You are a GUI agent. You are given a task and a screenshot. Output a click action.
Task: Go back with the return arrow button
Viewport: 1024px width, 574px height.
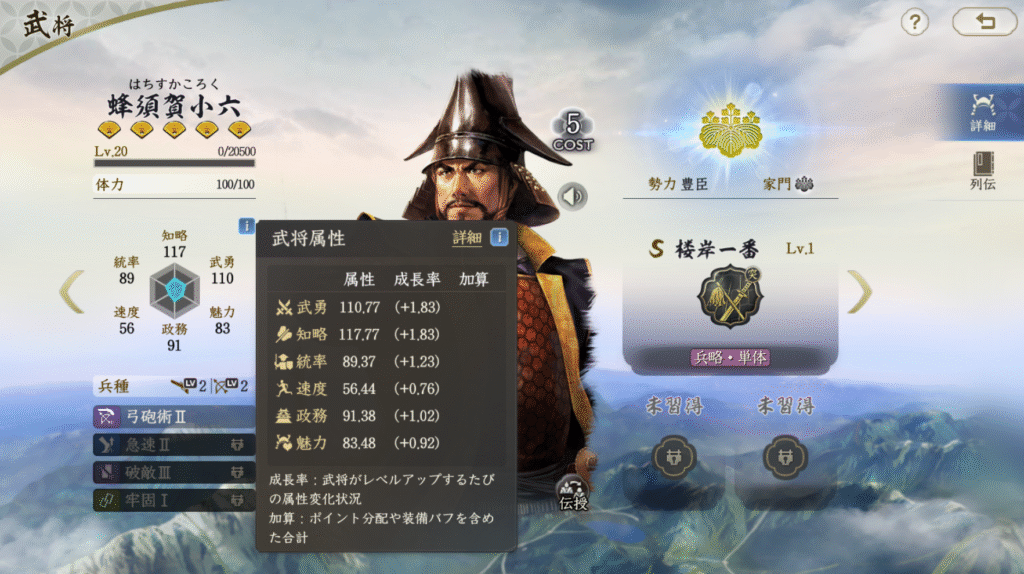click(x=984, y=22)
